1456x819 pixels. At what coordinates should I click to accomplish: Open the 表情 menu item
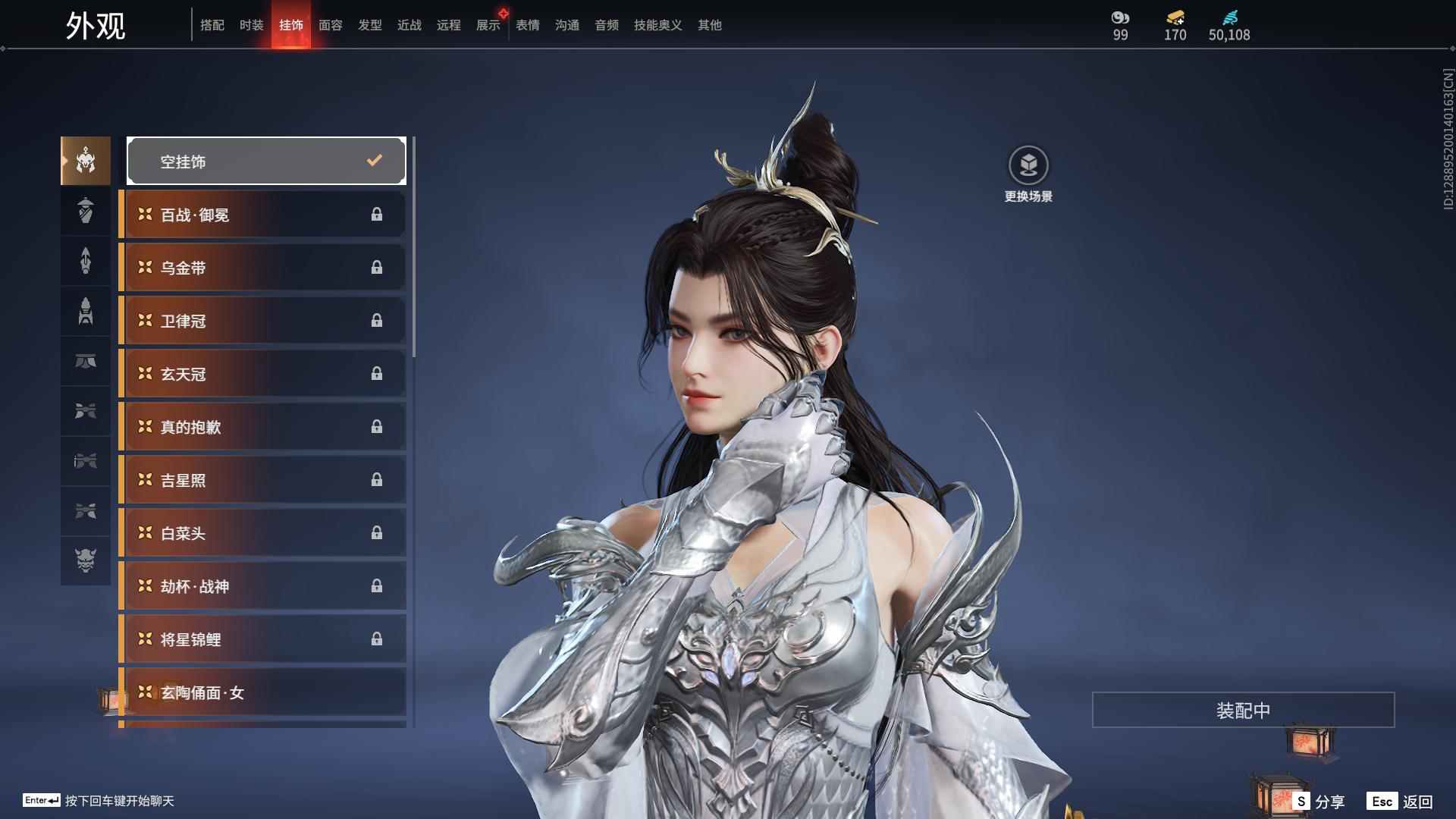tap(527, 24)
